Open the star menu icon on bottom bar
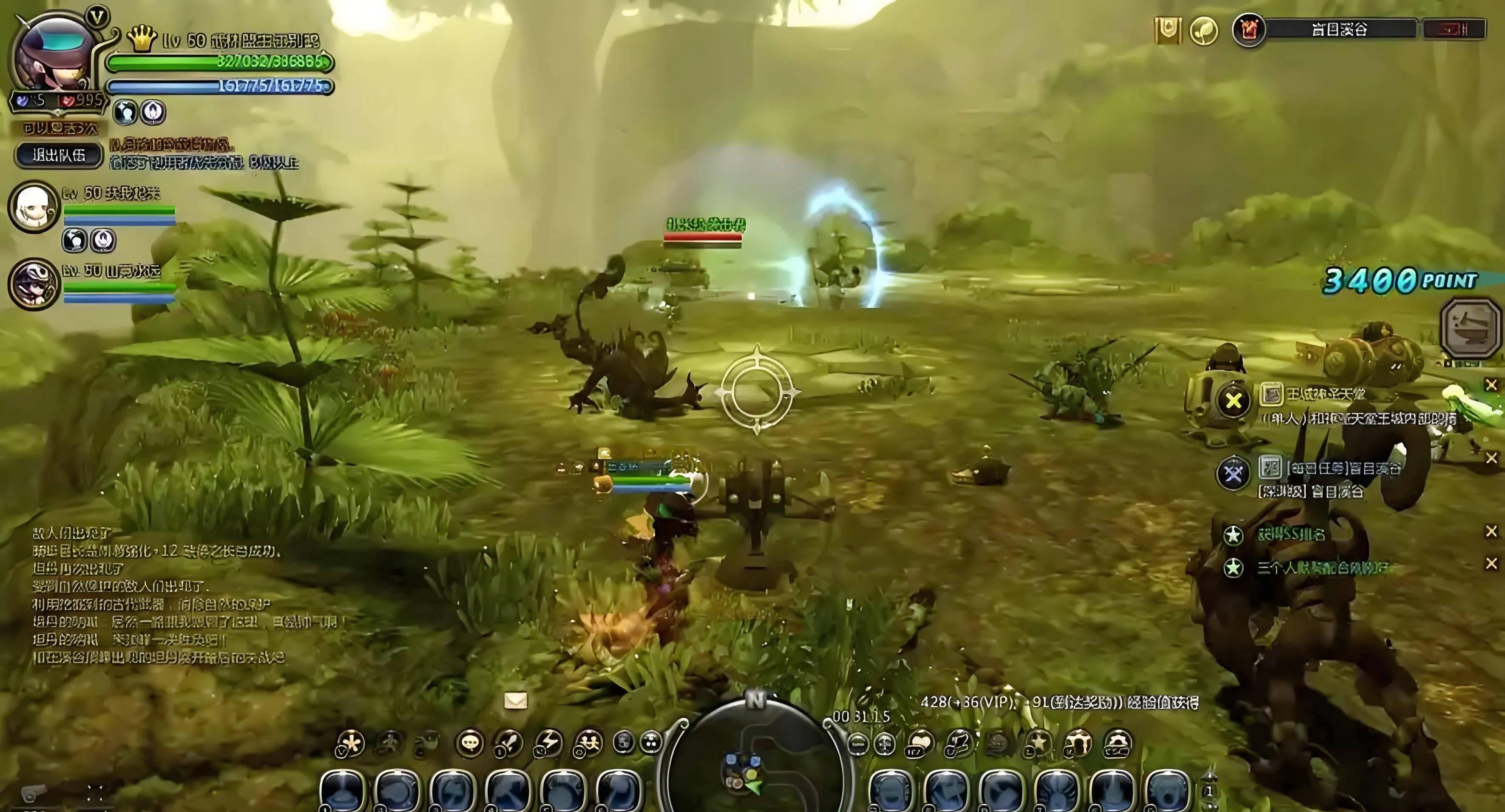This screenshot has width=1505, height=812. pos(1038,743)
